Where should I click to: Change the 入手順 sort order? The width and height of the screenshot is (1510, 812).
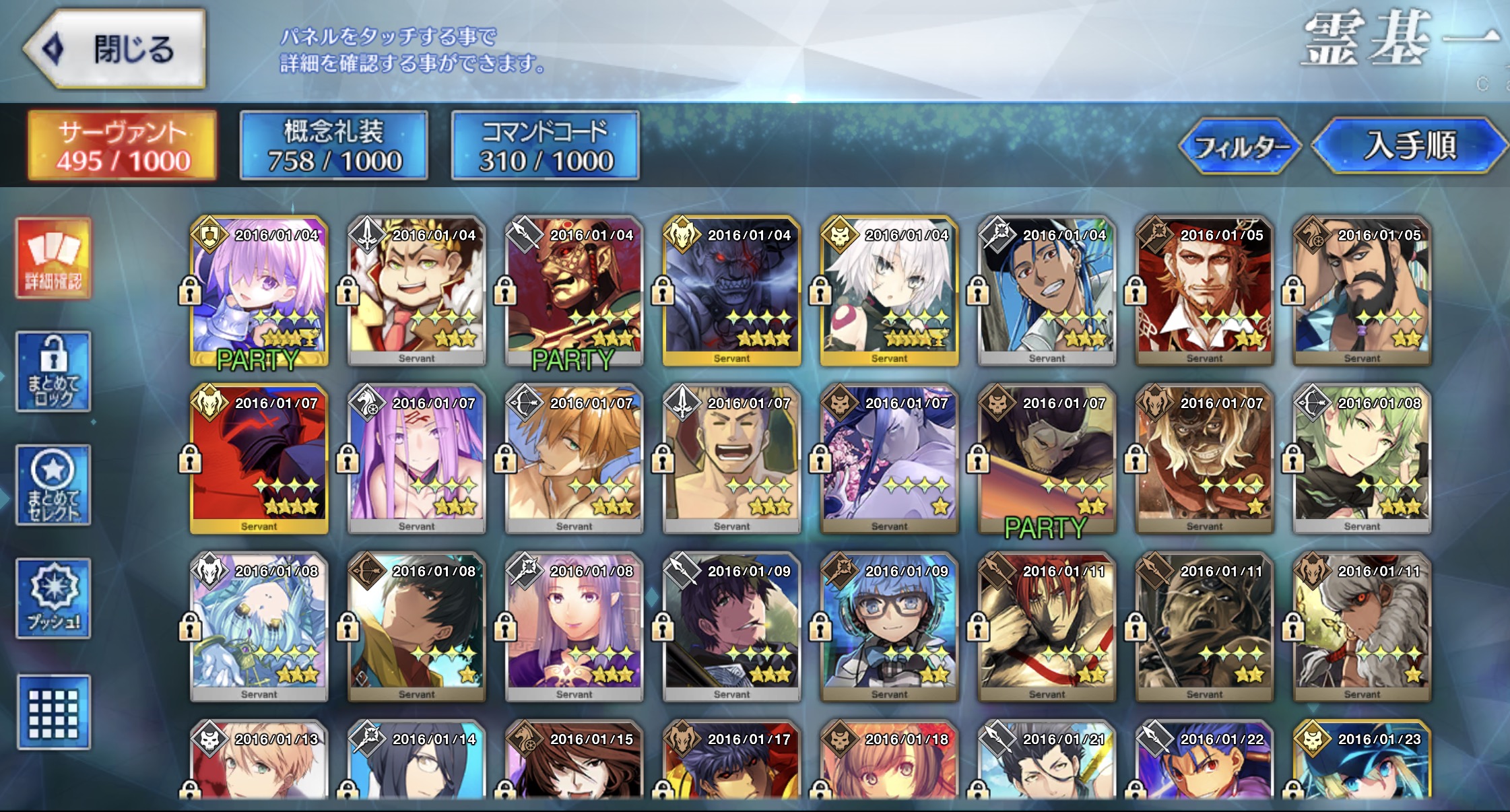1409,145
